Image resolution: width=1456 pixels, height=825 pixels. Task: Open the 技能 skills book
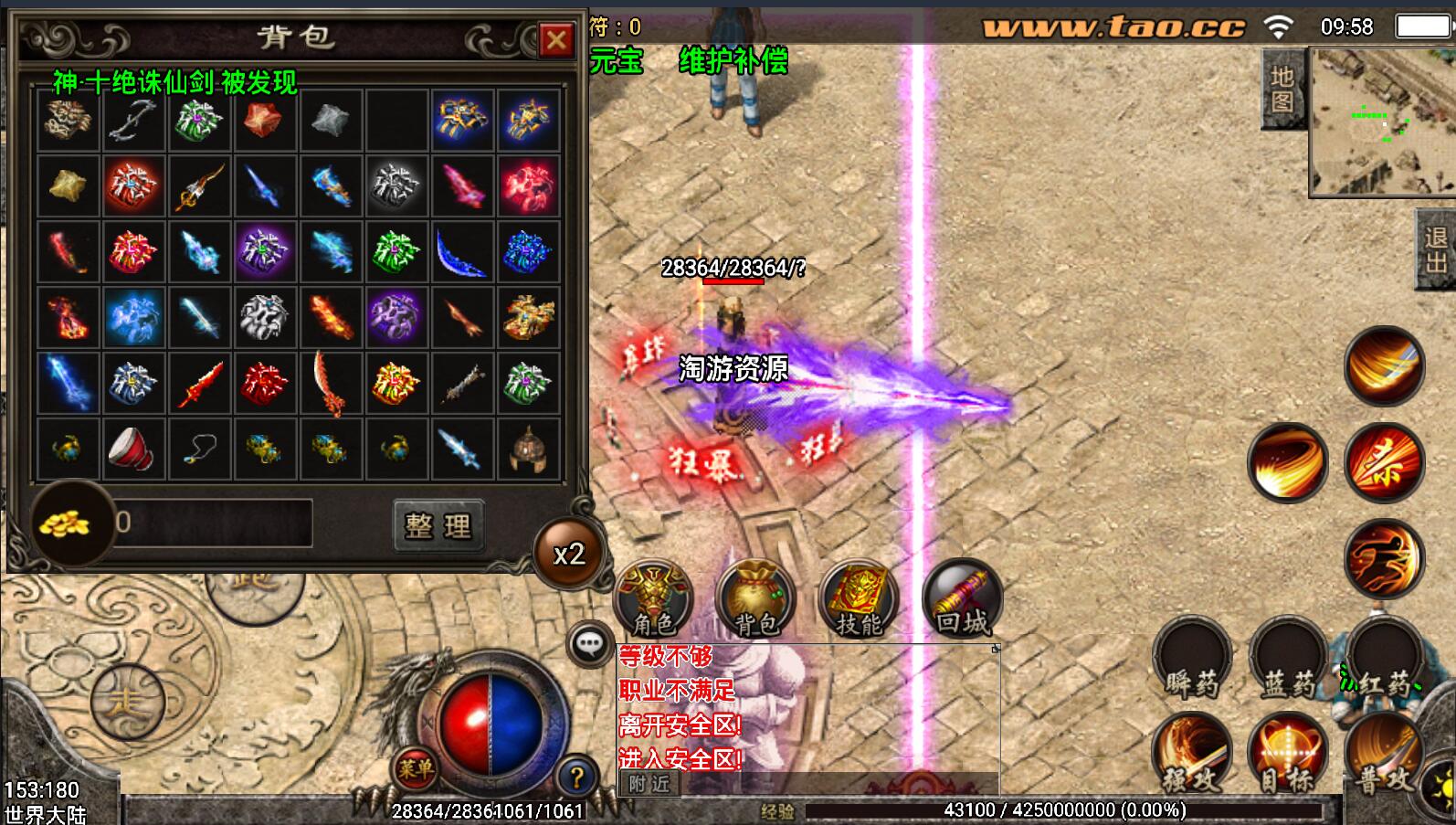coord(859,598)
